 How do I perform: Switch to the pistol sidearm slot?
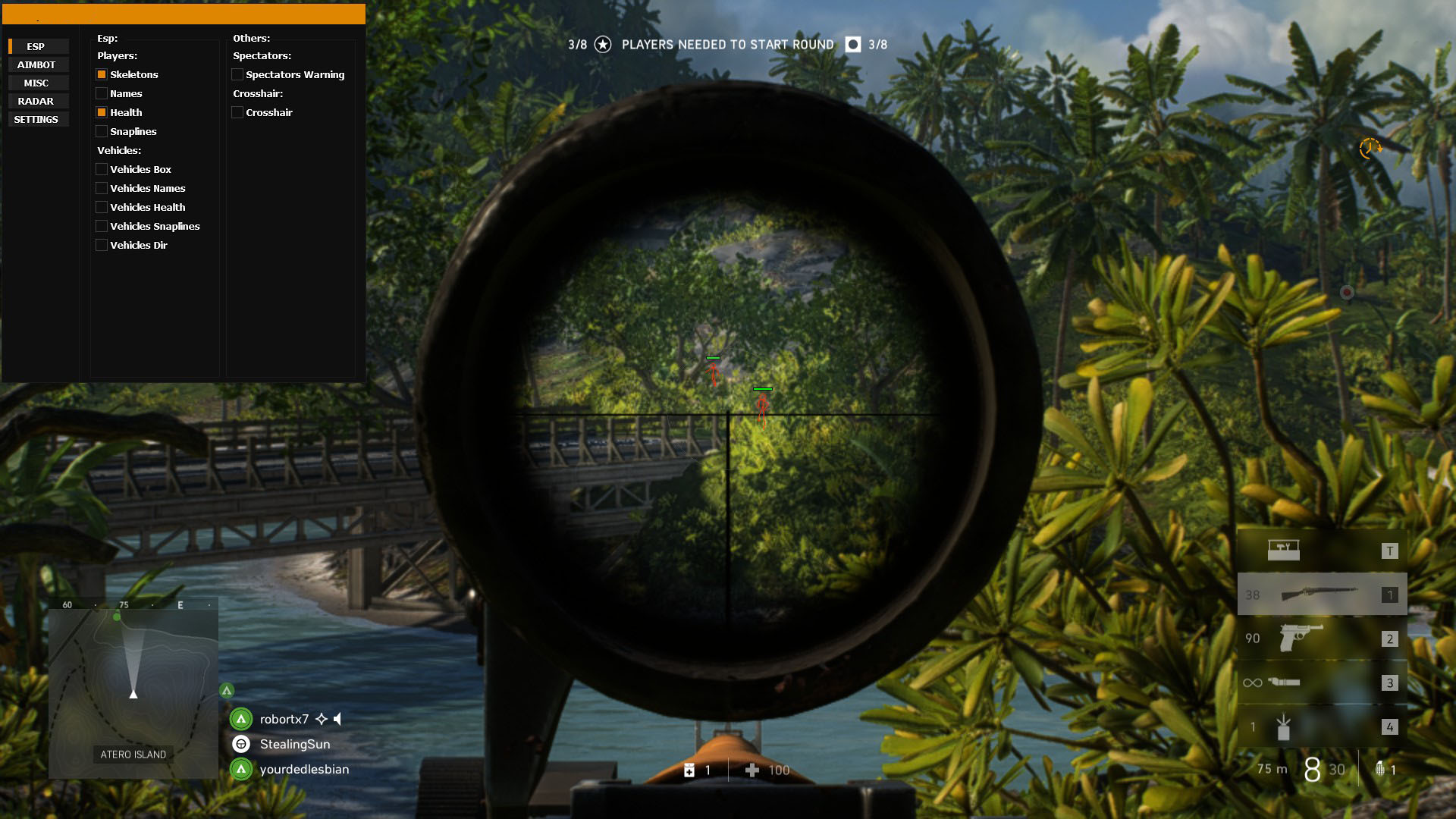1322,639
